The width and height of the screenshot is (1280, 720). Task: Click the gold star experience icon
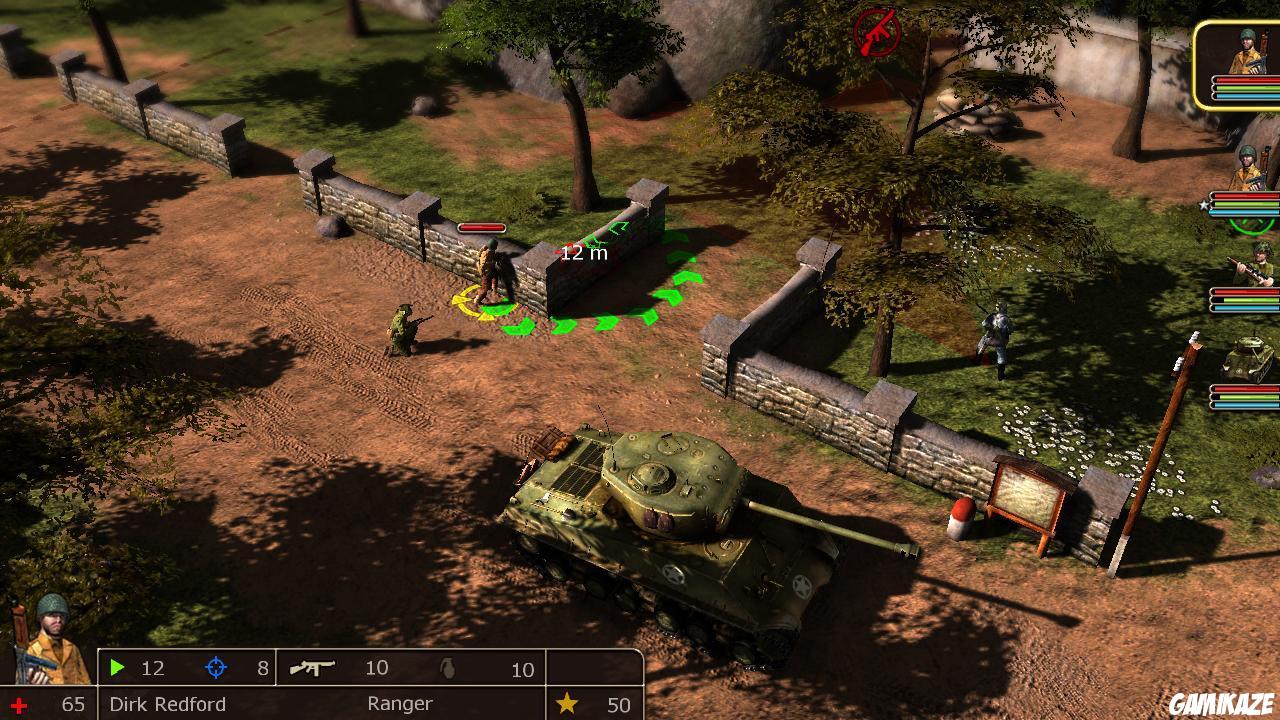click(x=567, y=703)
